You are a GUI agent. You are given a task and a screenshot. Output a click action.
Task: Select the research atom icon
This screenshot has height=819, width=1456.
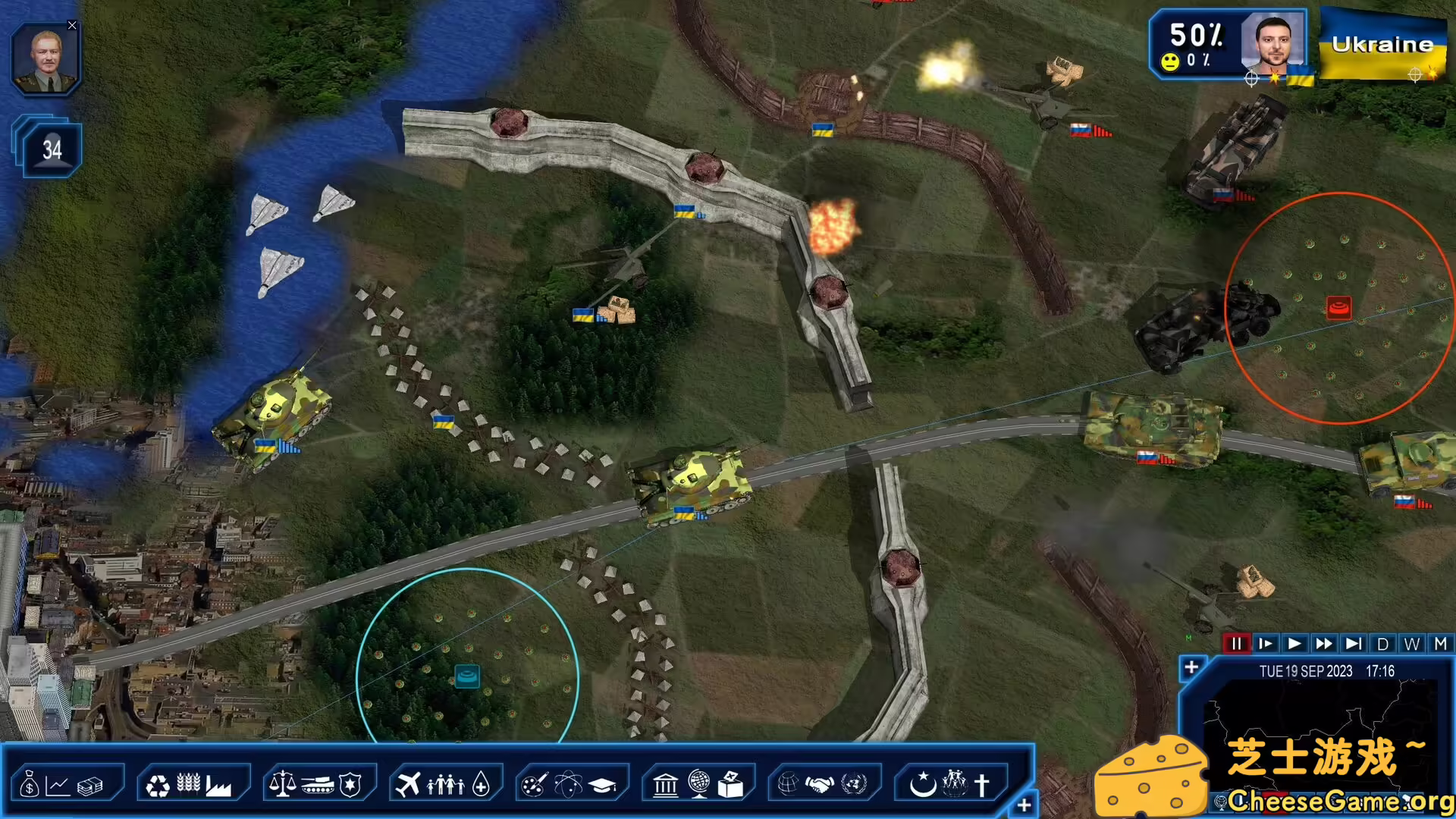pos(570,784)
